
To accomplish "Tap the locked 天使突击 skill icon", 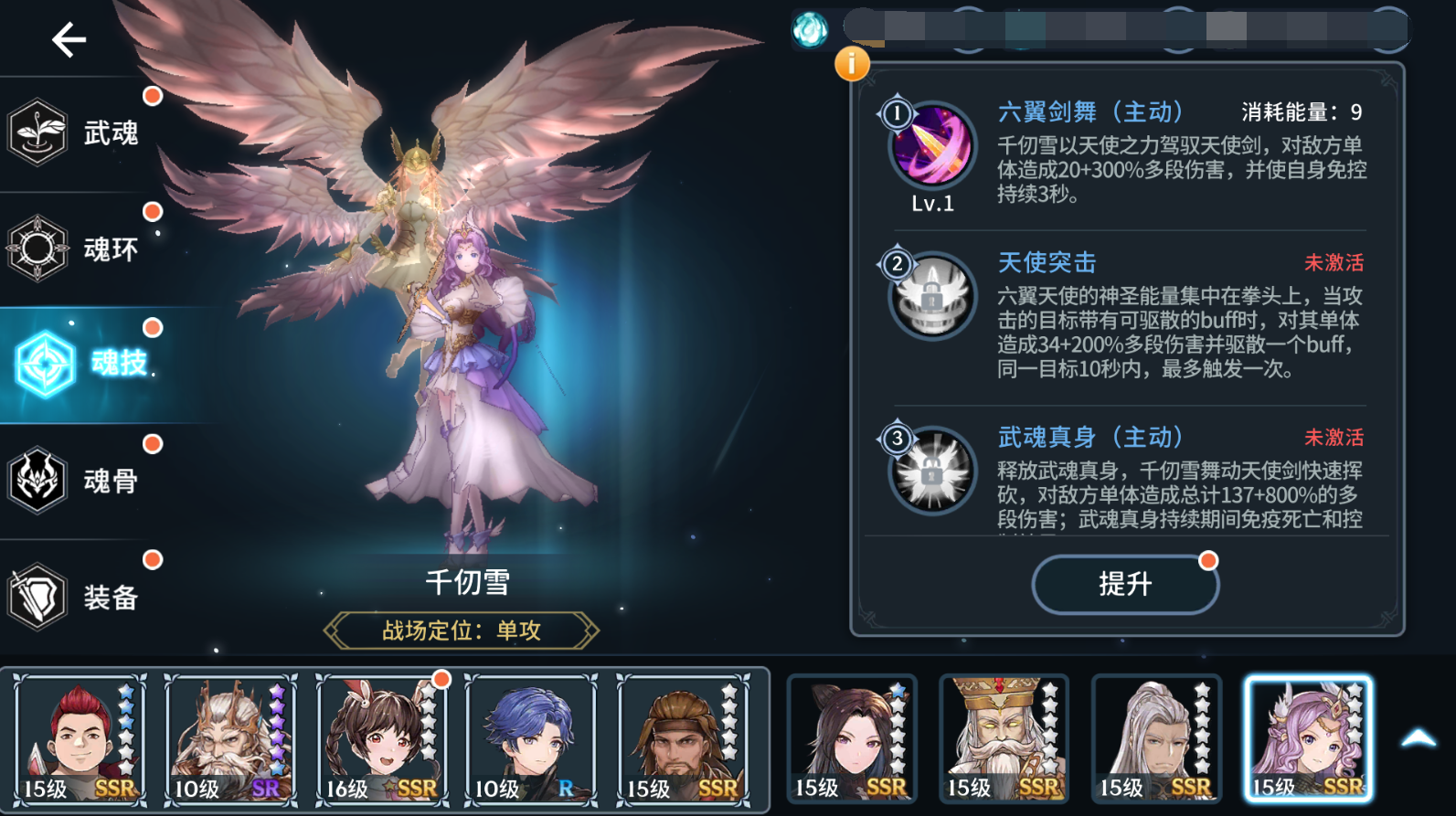I will click(x=930, y=297).
